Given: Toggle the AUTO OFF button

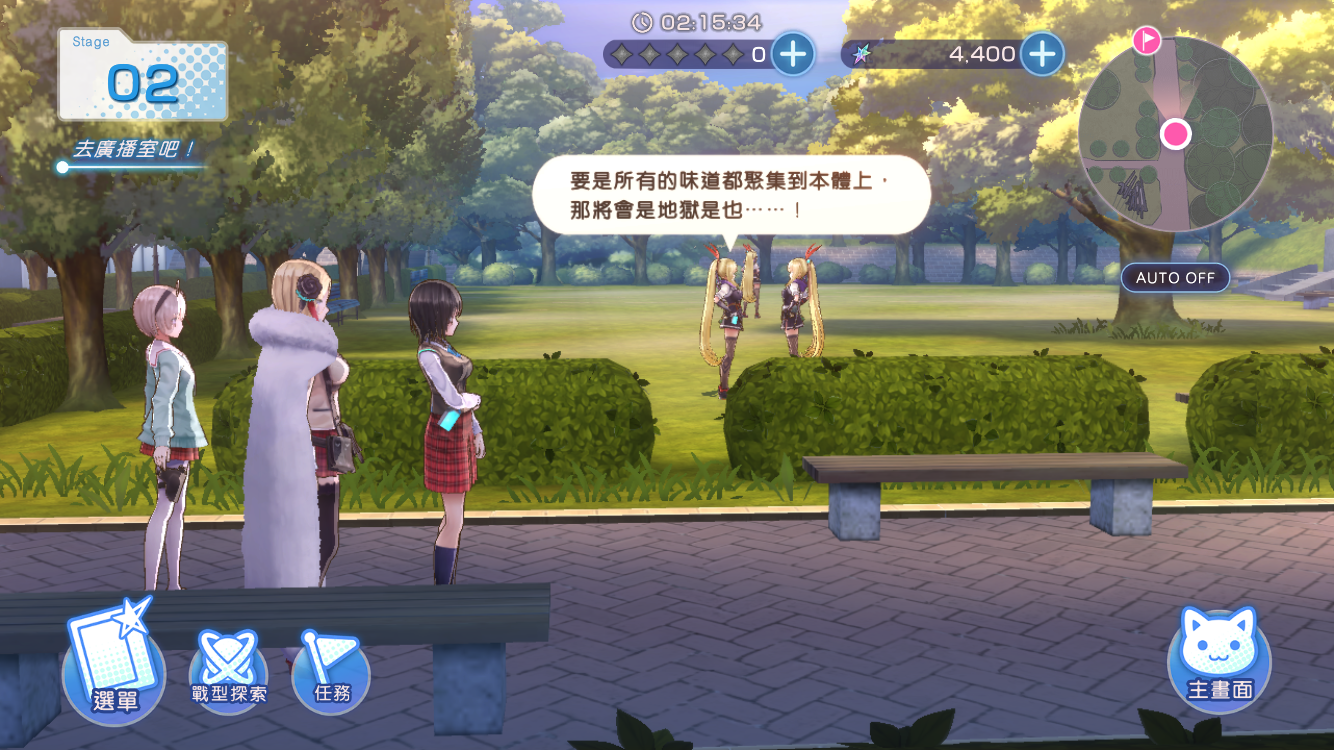Looking at the screenshot, I should (1175, 277).
